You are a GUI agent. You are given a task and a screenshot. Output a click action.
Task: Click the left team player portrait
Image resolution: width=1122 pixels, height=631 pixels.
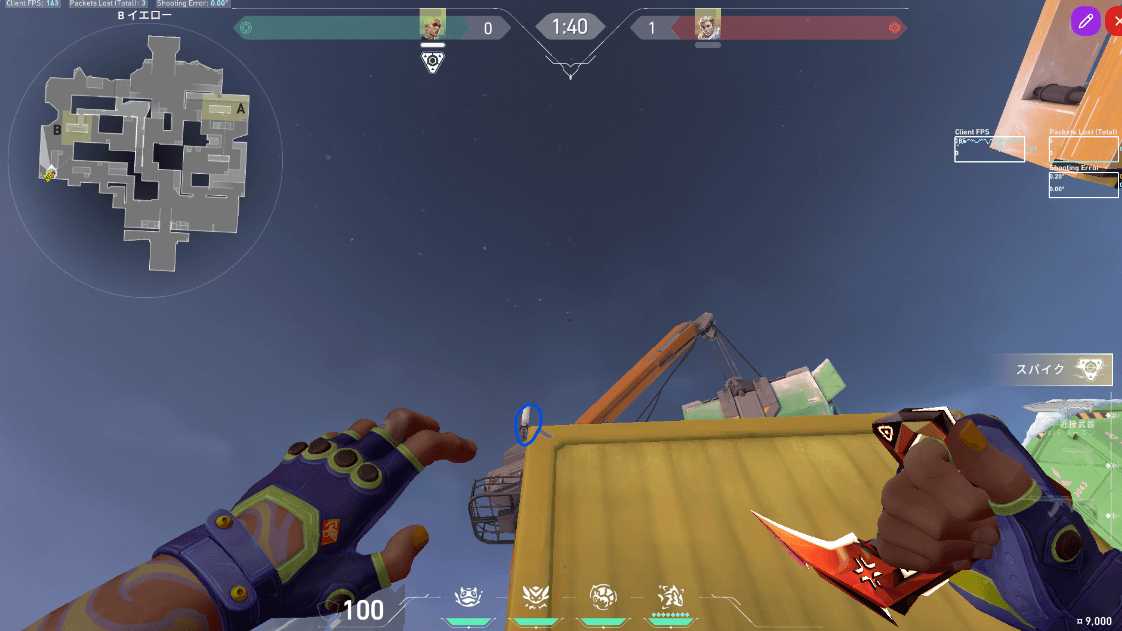tap(432, 24)
